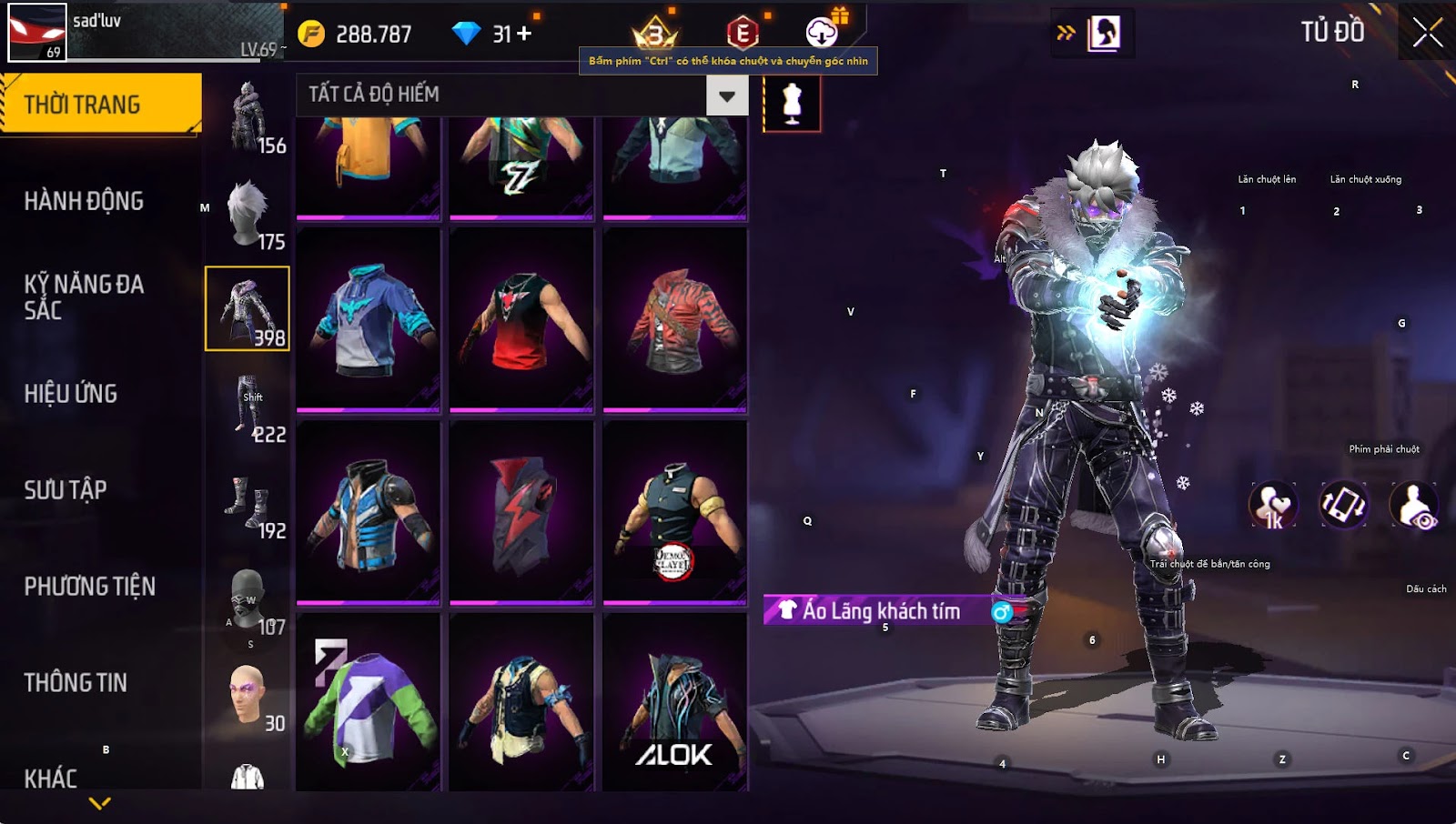Open Kỹ Năng Đa Sắc section
This screenshot has width=1456, height=824.
[x=84, y=296]
